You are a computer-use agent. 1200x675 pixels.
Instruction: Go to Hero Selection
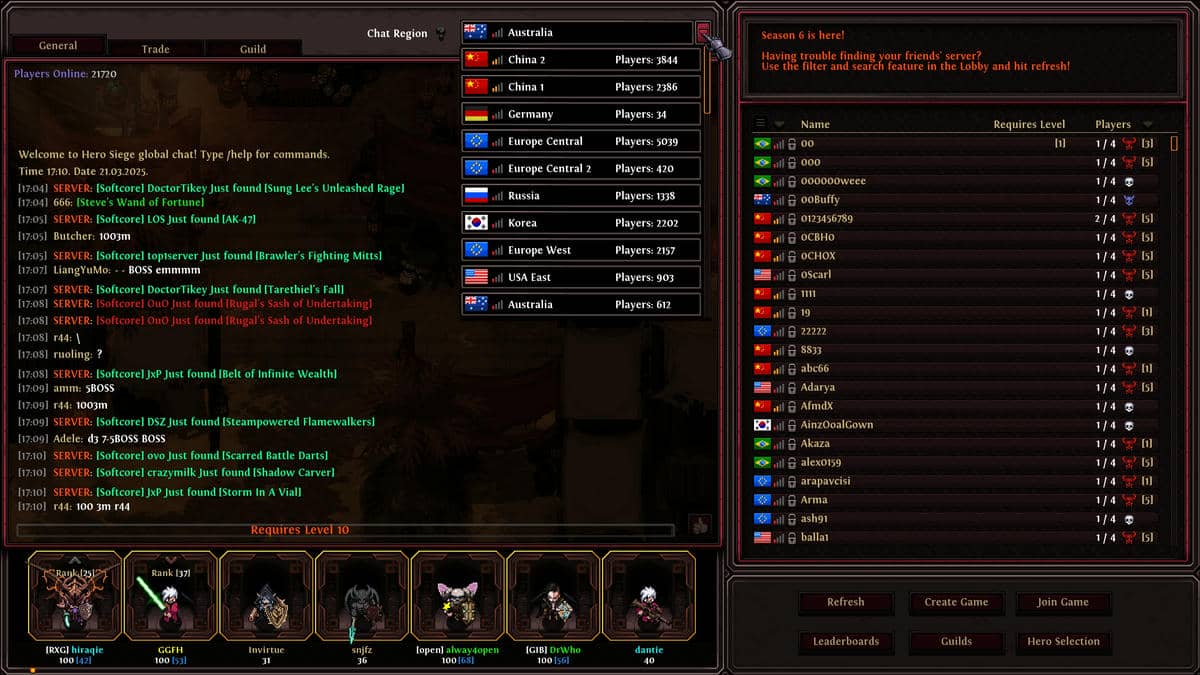coord(1063,641)
